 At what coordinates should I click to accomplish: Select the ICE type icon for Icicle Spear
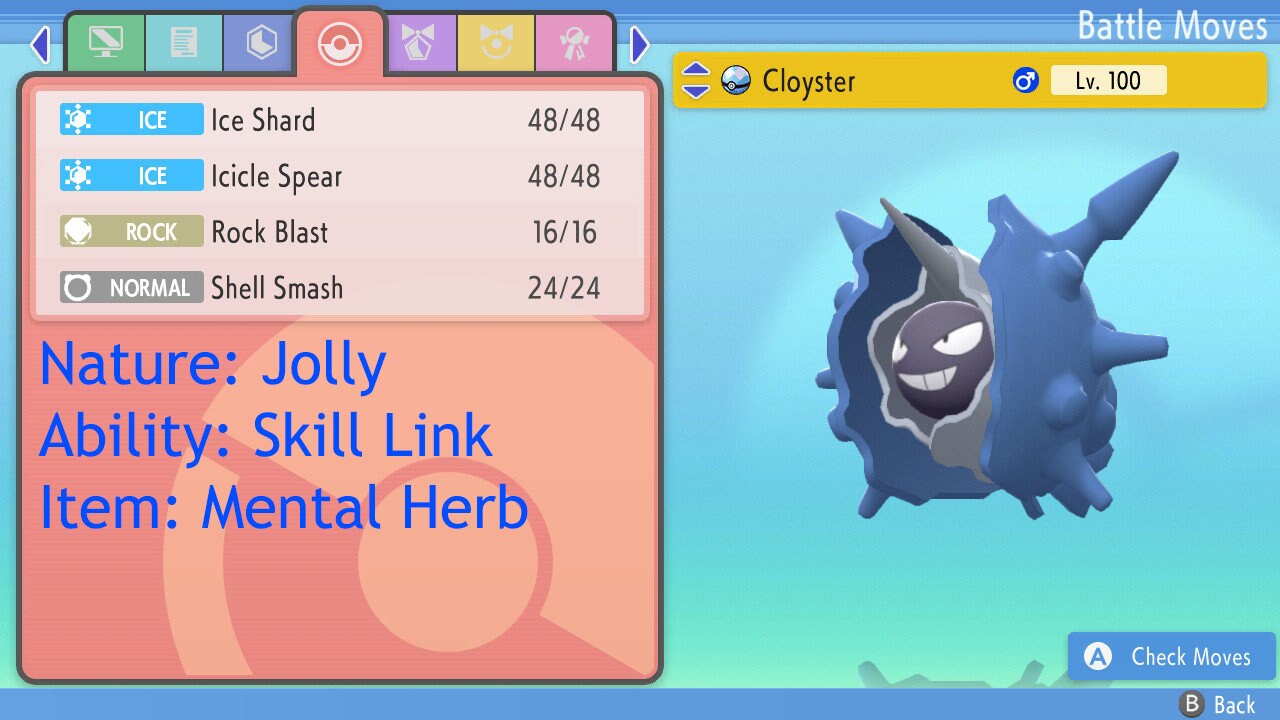click(x=131, y=175)
